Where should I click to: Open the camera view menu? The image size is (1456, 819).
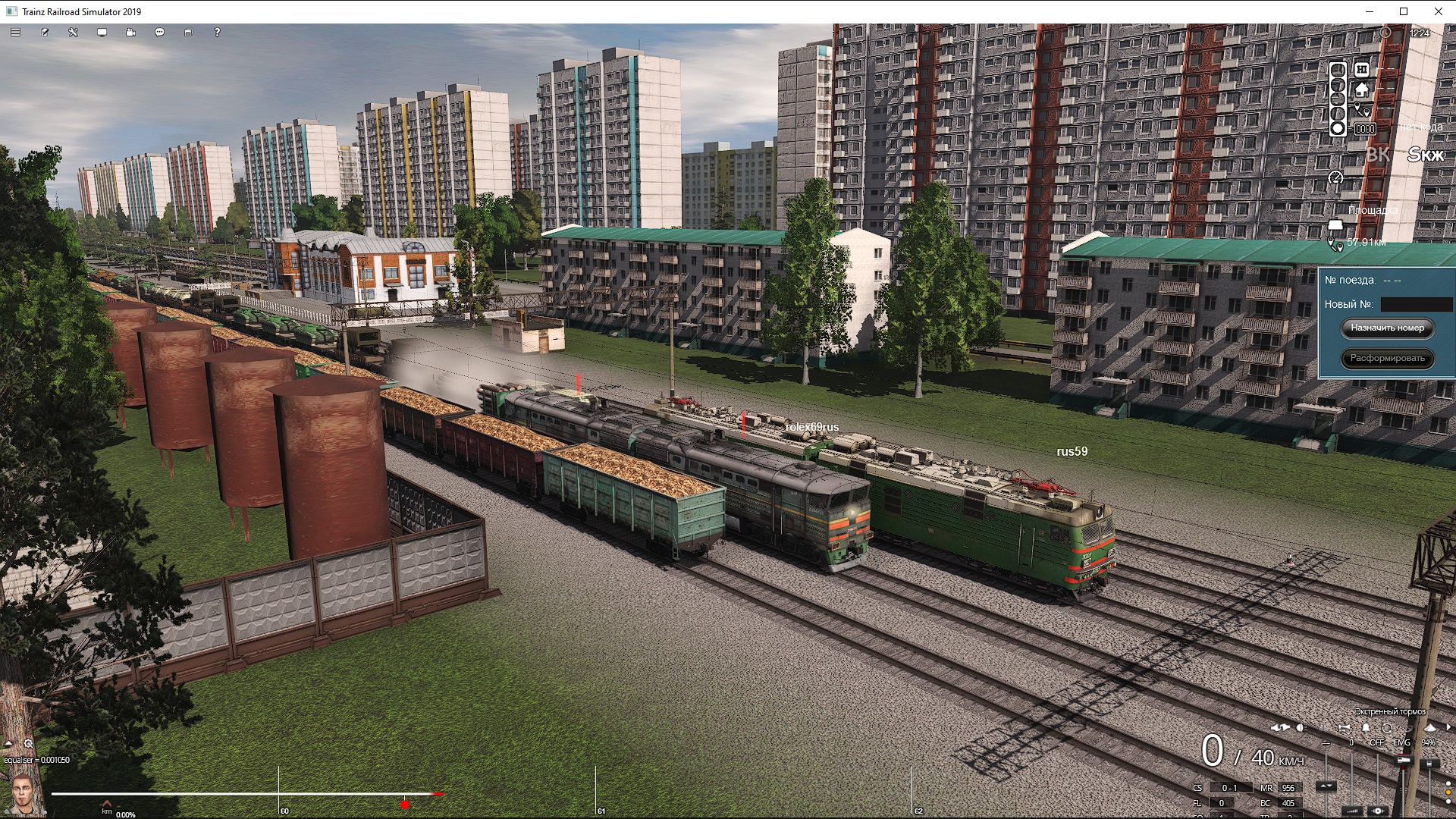coord(130,33)
